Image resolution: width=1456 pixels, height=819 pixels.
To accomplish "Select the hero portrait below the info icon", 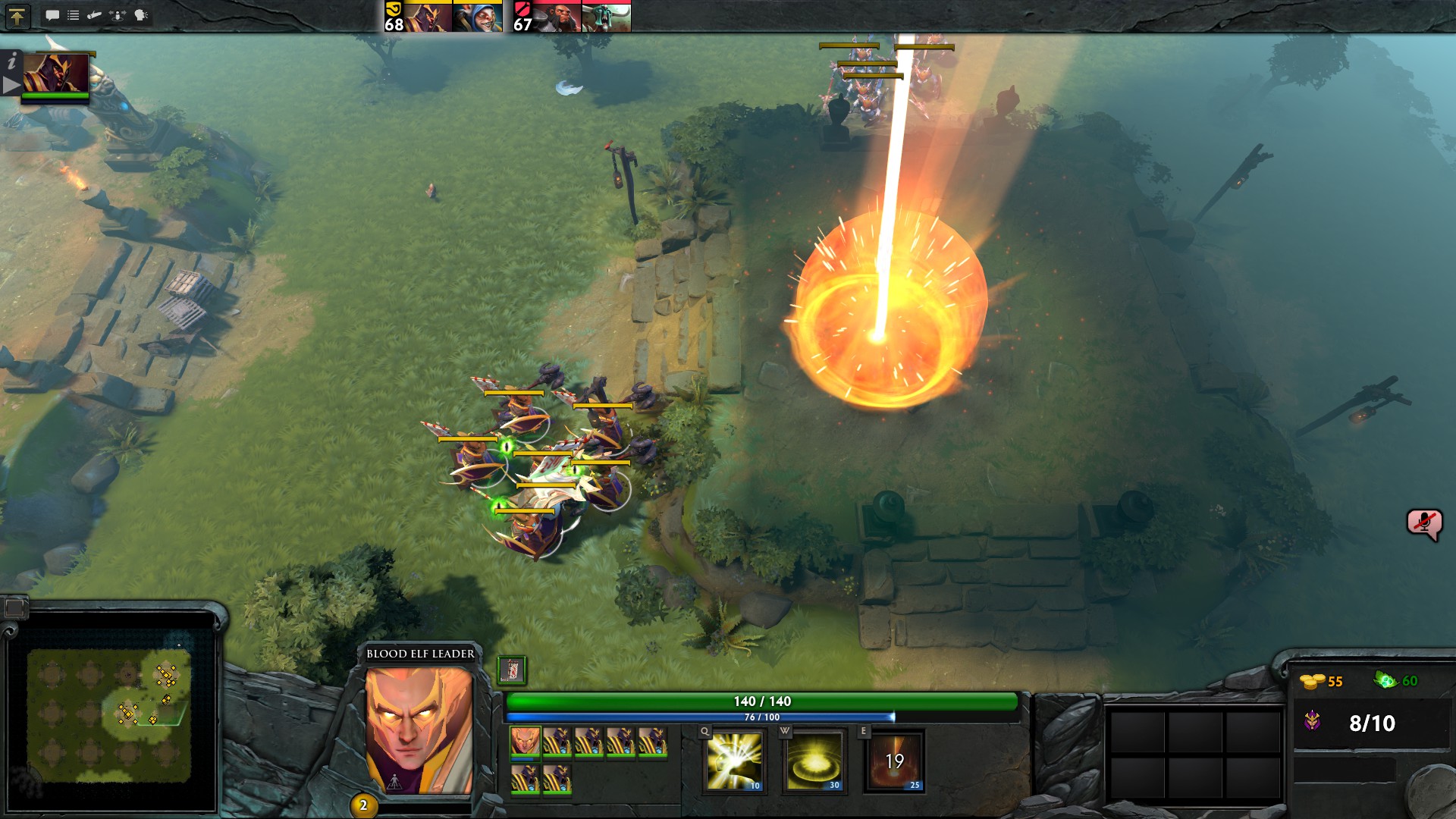I will [x=55, y=74].
